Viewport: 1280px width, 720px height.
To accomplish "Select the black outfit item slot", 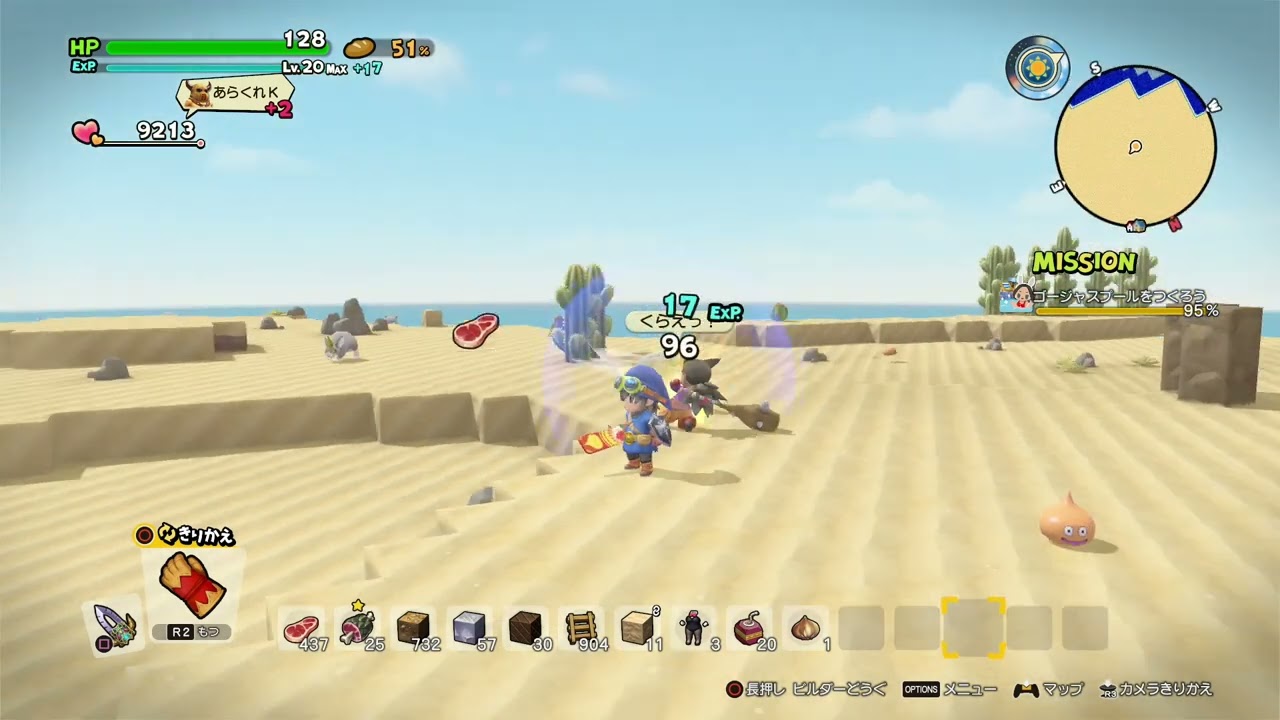I will [691, 628].
